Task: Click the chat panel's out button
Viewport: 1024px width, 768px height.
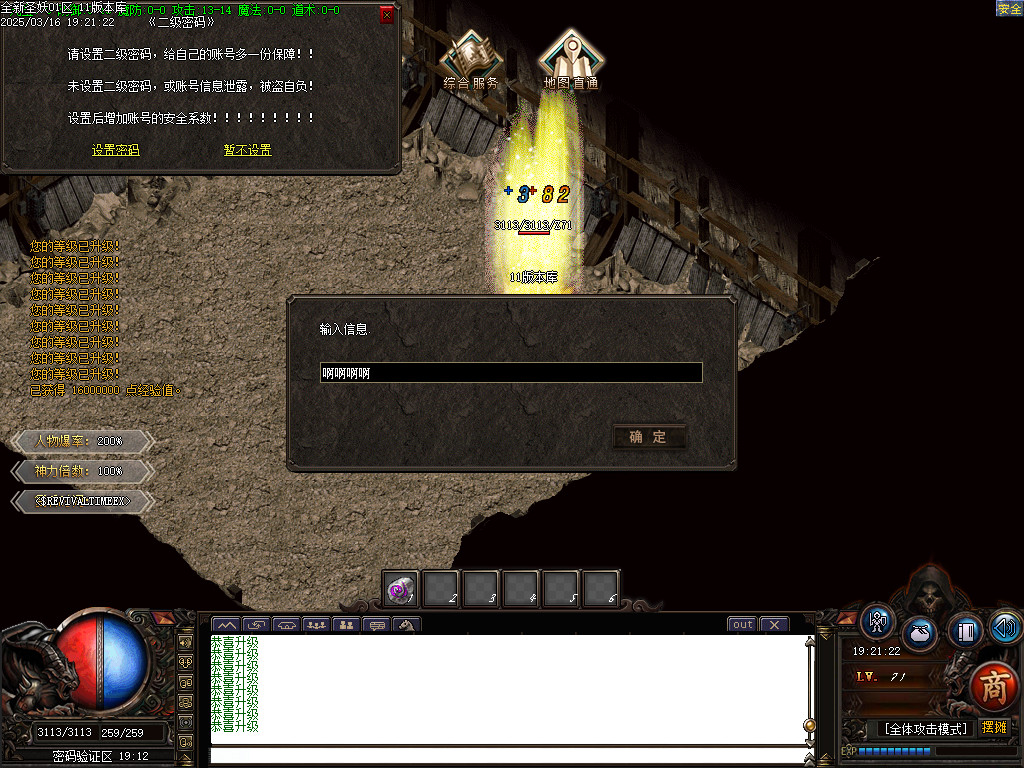Action: coord(742,625)
